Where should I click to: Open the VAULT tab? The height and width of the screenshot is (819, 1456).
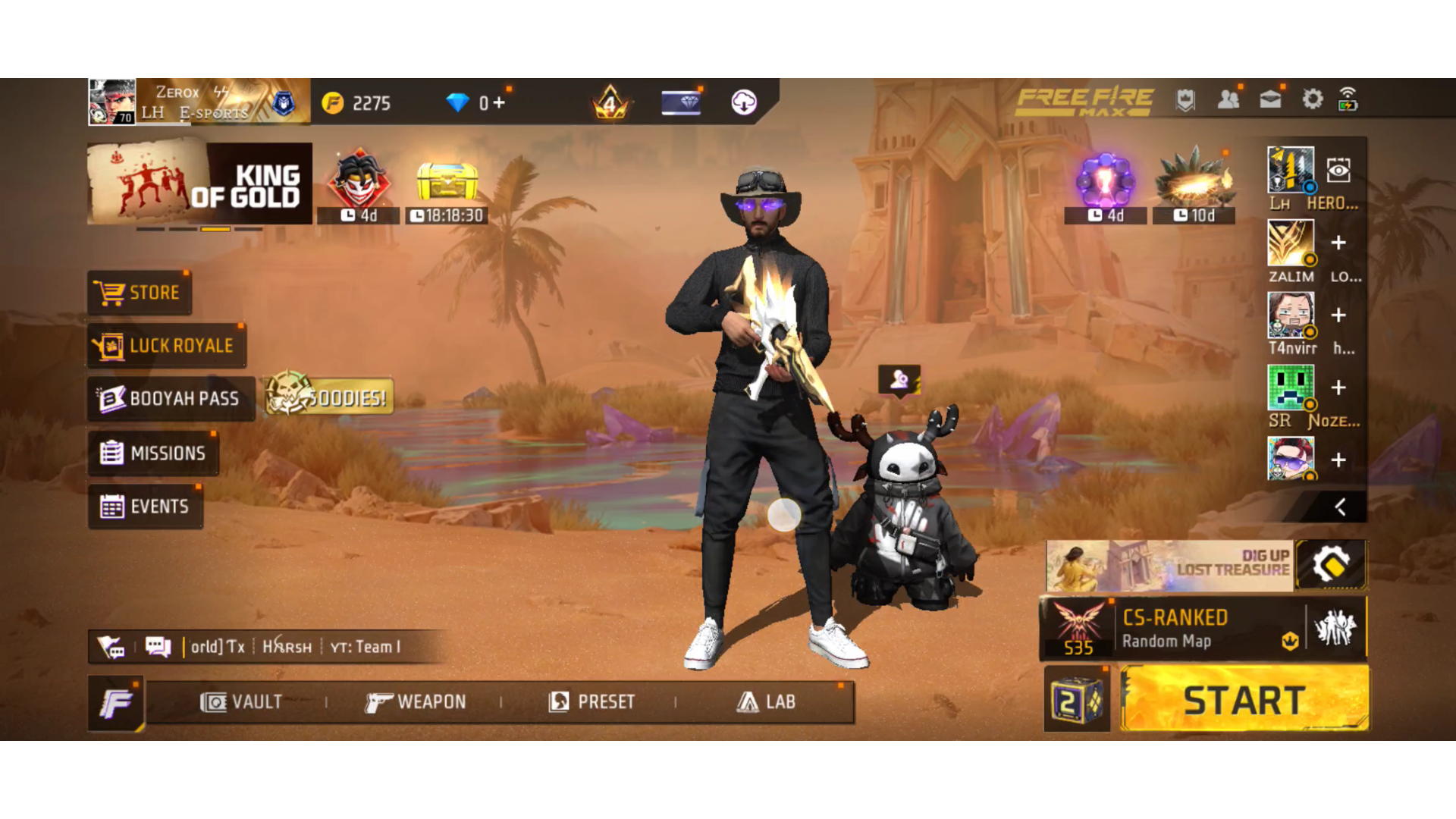tap(241, 702)
